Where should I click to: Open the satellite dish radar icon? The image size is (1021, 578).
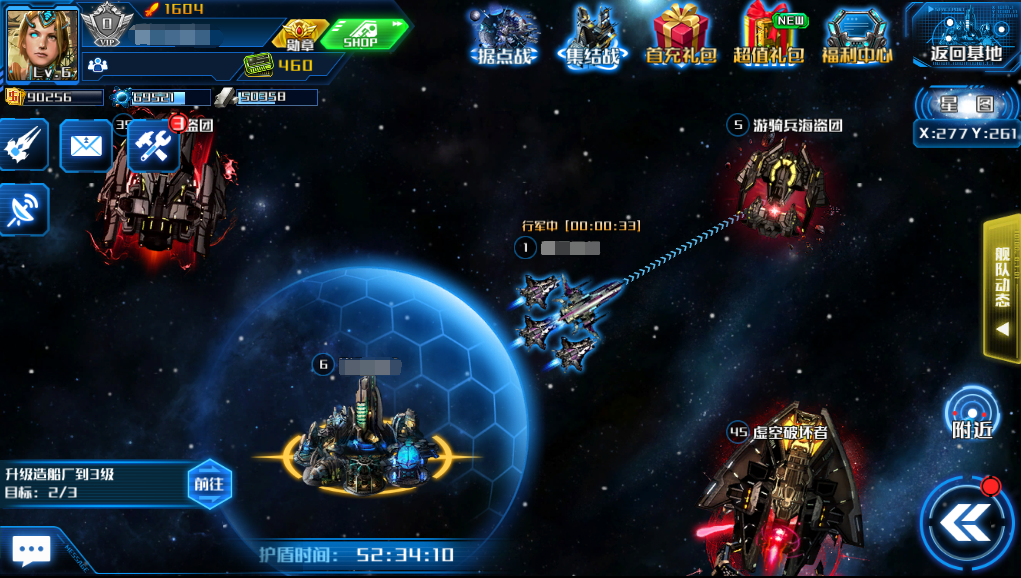pos(22,209)
